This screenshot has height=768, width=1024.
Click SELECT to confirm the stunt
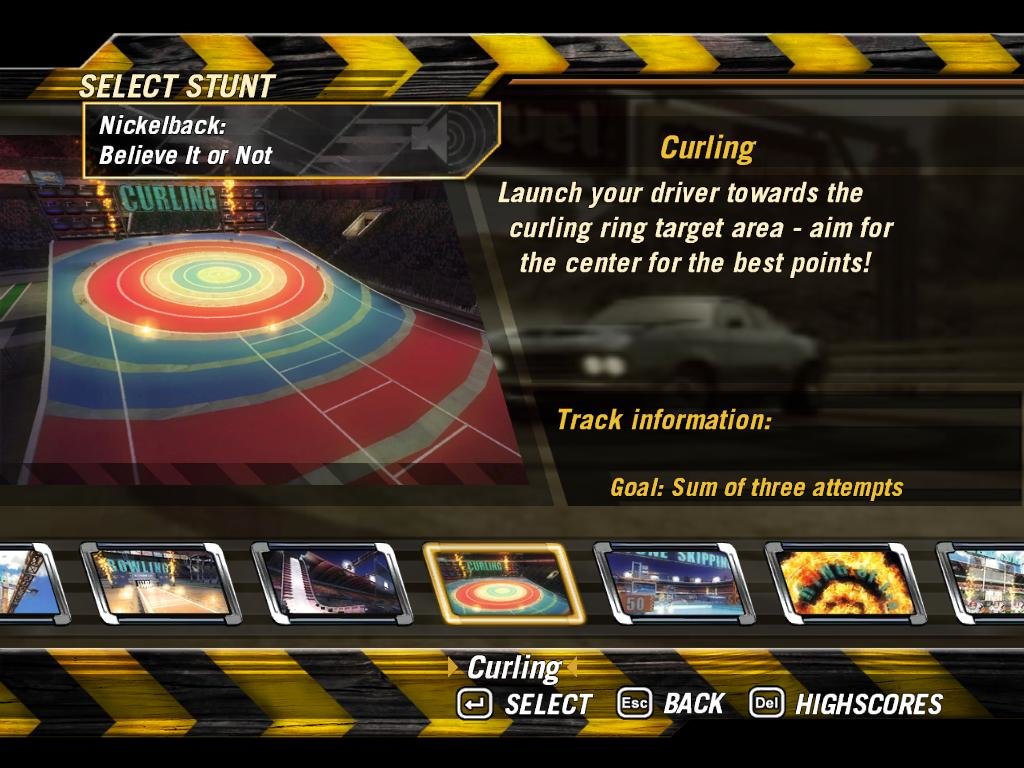(525, 704)
